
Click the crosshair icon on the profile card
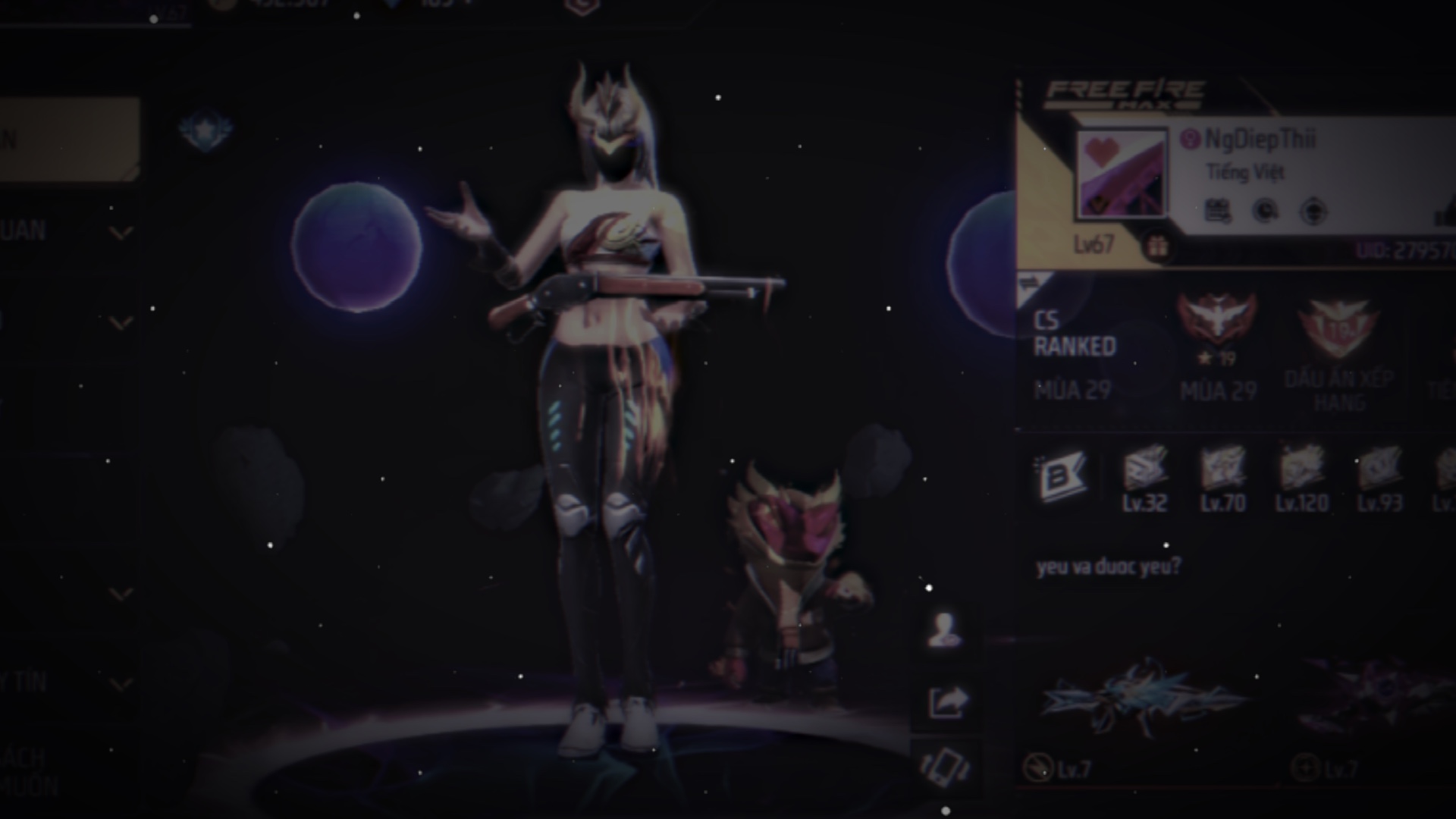click(1313, 211)
